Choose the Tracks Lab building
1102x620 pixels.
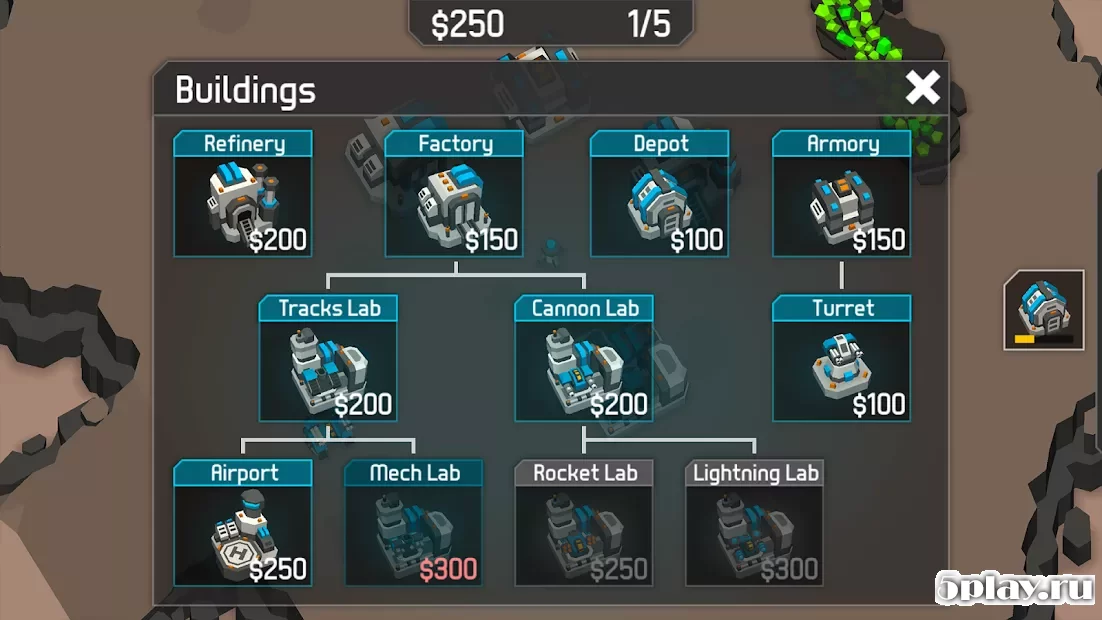[x=329, y=358]
